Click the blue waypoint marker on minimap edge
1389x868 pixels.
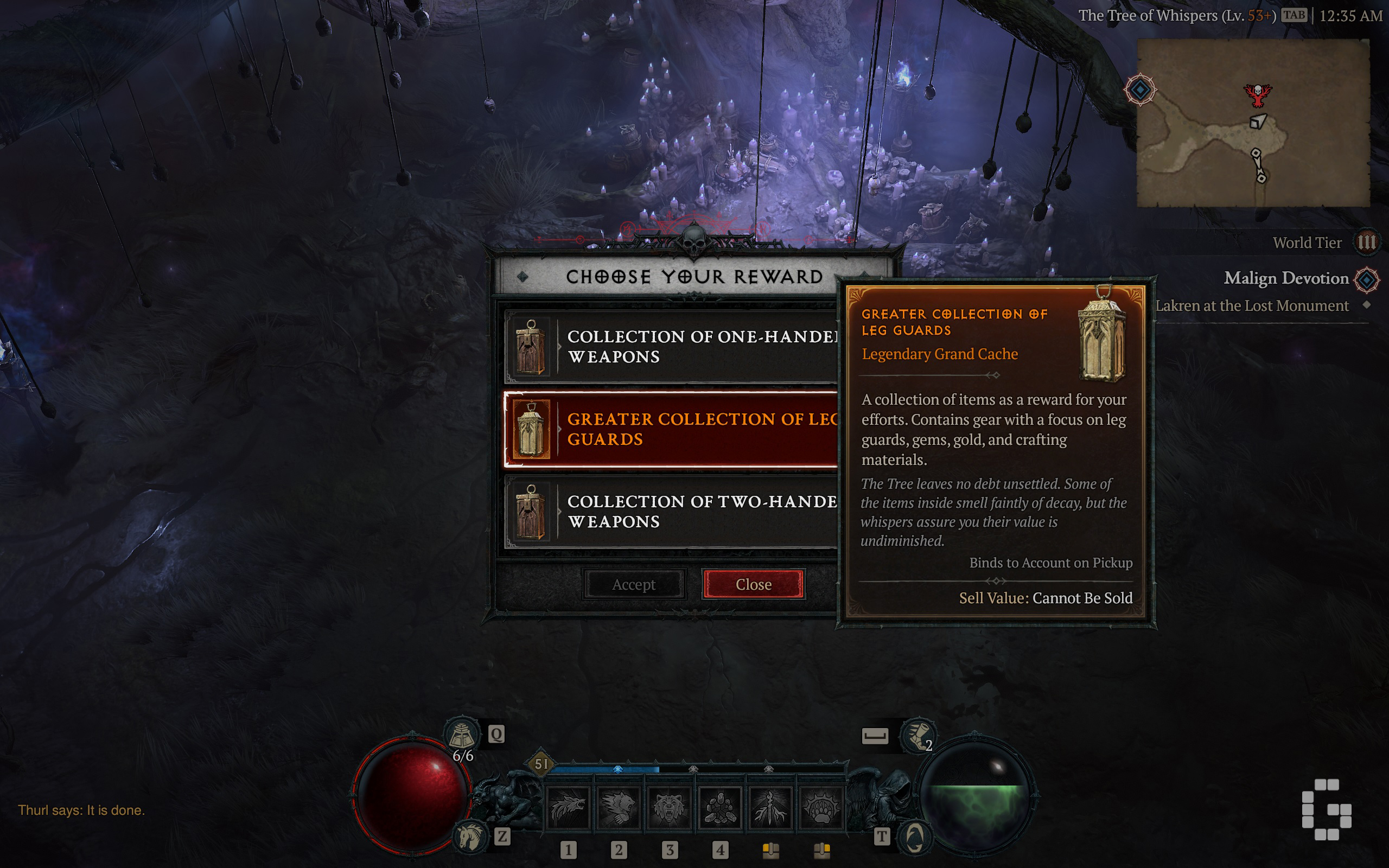point(1140,90)
